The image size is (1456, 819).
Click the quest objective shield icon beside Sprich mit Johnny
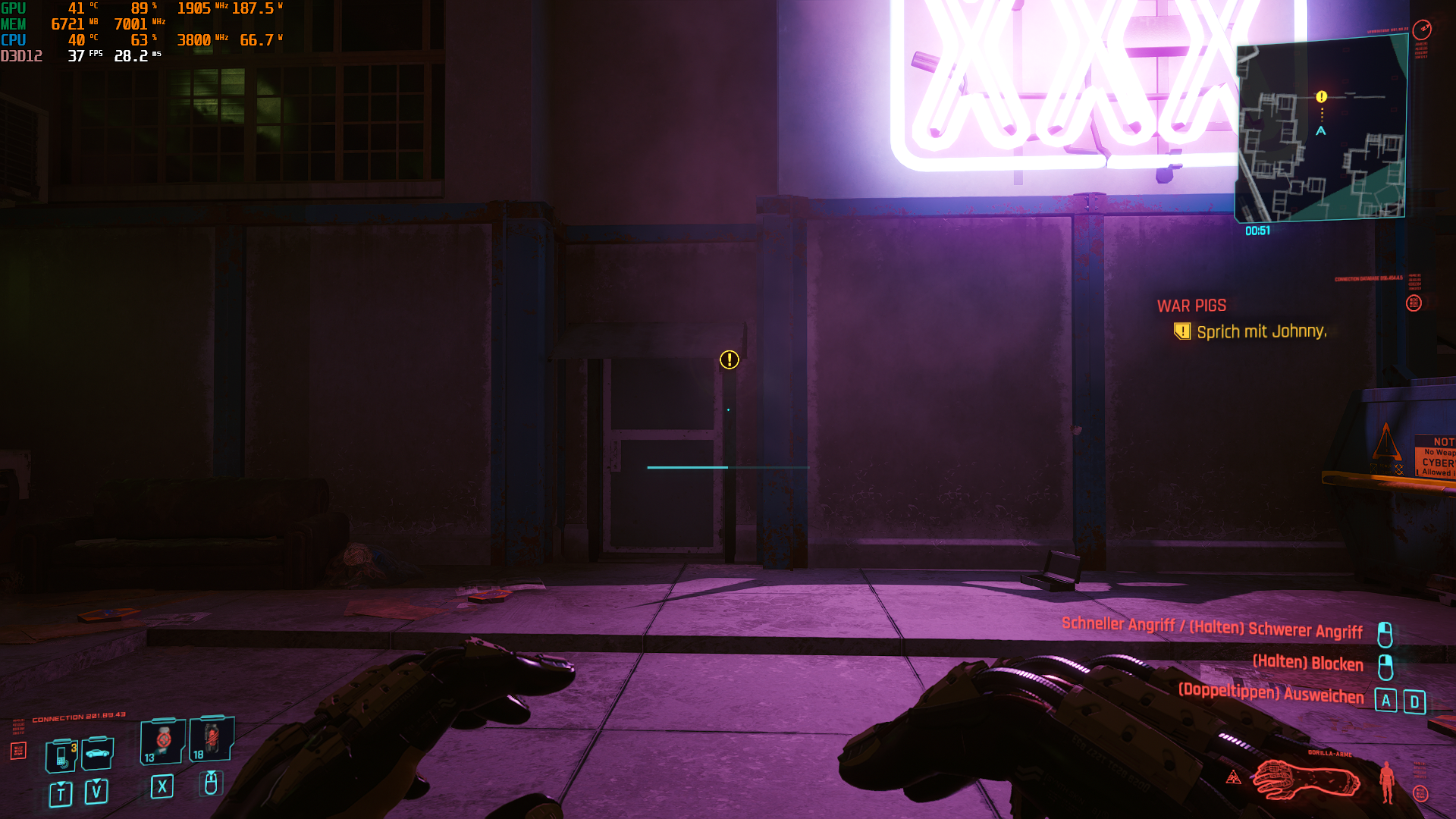pos(1181,331)
